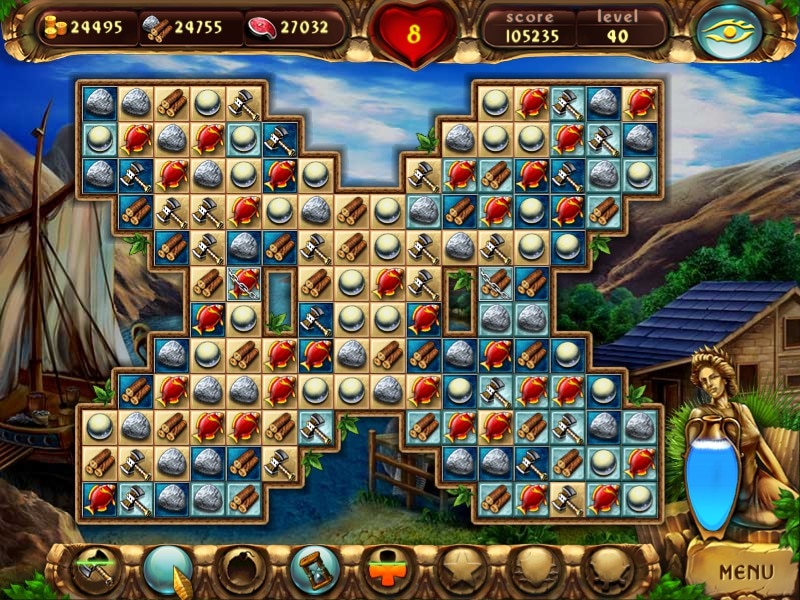Select the chained axe tile
This screenshot has height=600, width=800.
tap(495, 283)
